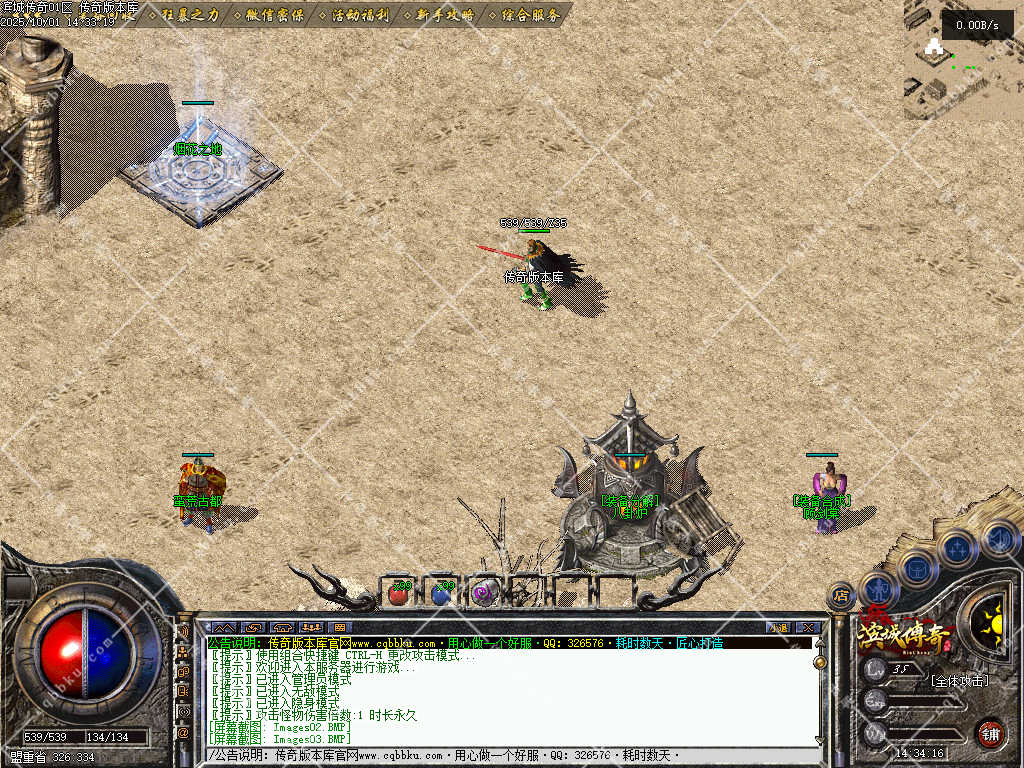Select the purple swirl scroll belt slot
The image size is (1024, 768).
484,593
